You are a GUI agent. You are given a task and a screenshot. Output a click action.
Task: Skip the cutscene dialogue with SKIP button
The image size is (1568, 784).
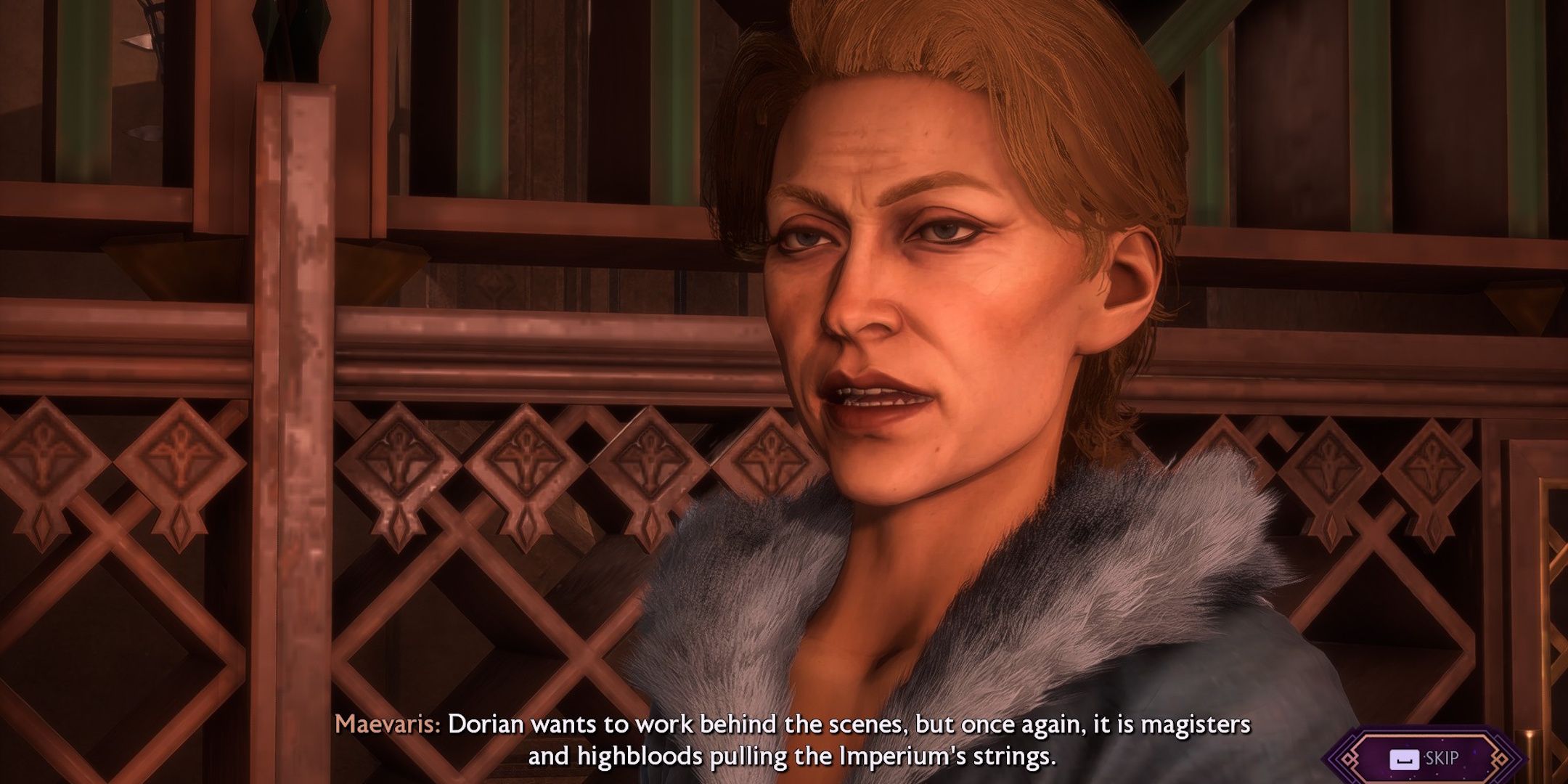tap(1425, 759)
